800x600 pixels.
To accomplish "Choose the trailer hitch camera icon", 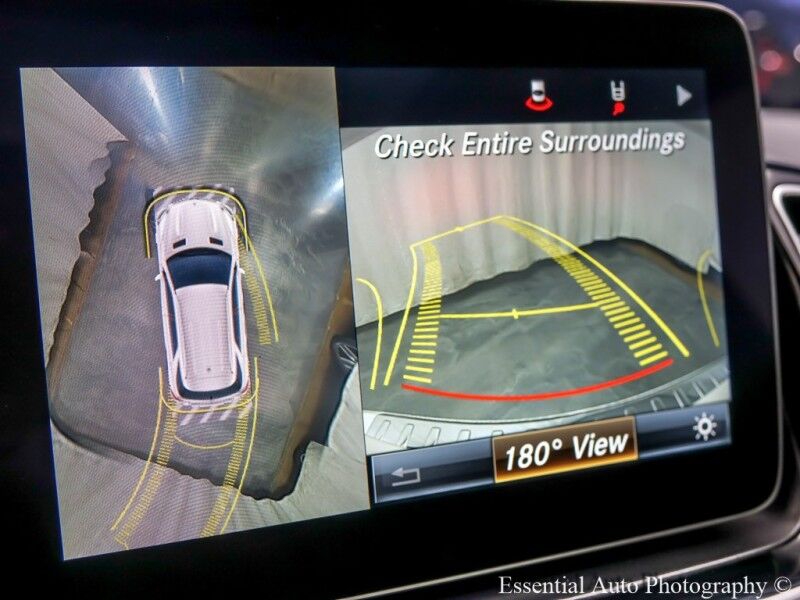I will point(620,97).
